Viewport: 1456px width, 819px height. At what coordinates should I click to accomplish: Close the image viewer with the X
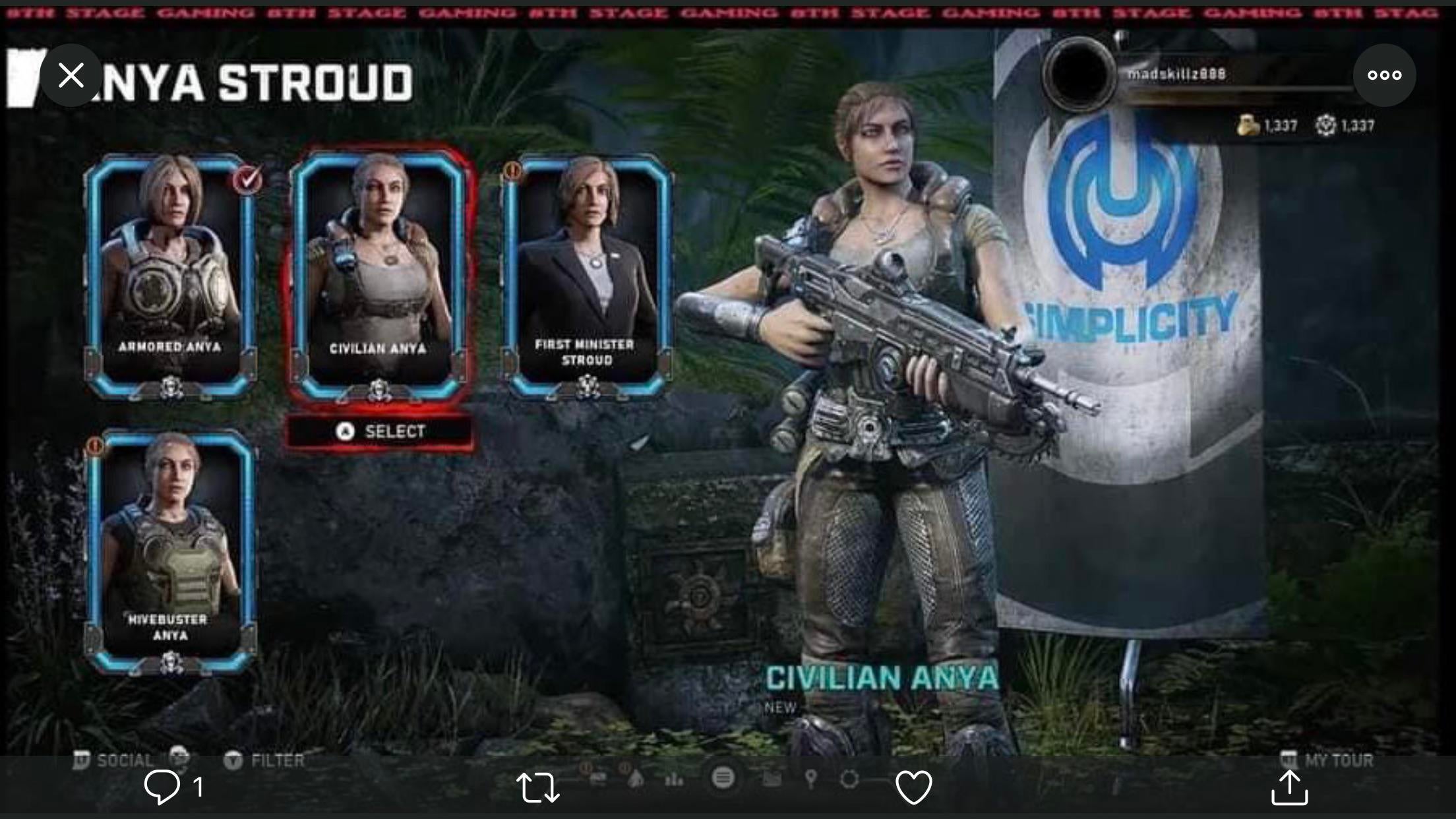coord(71,75)
